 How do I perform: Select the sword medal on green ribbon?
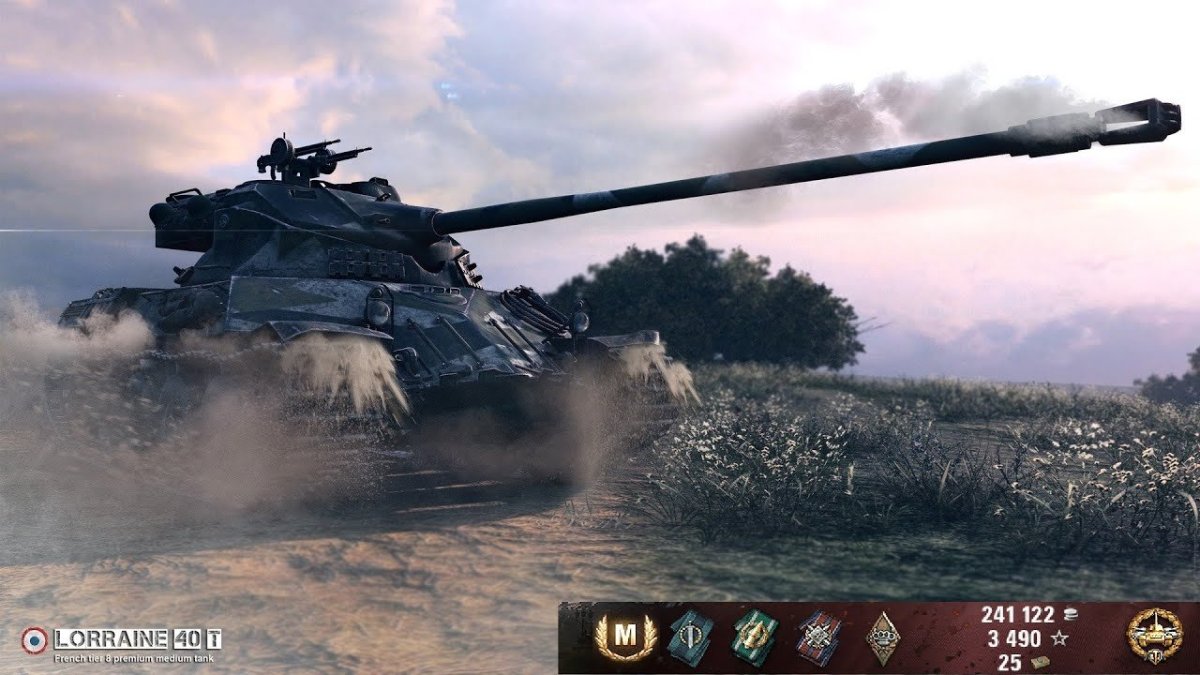tap(691, 637)
